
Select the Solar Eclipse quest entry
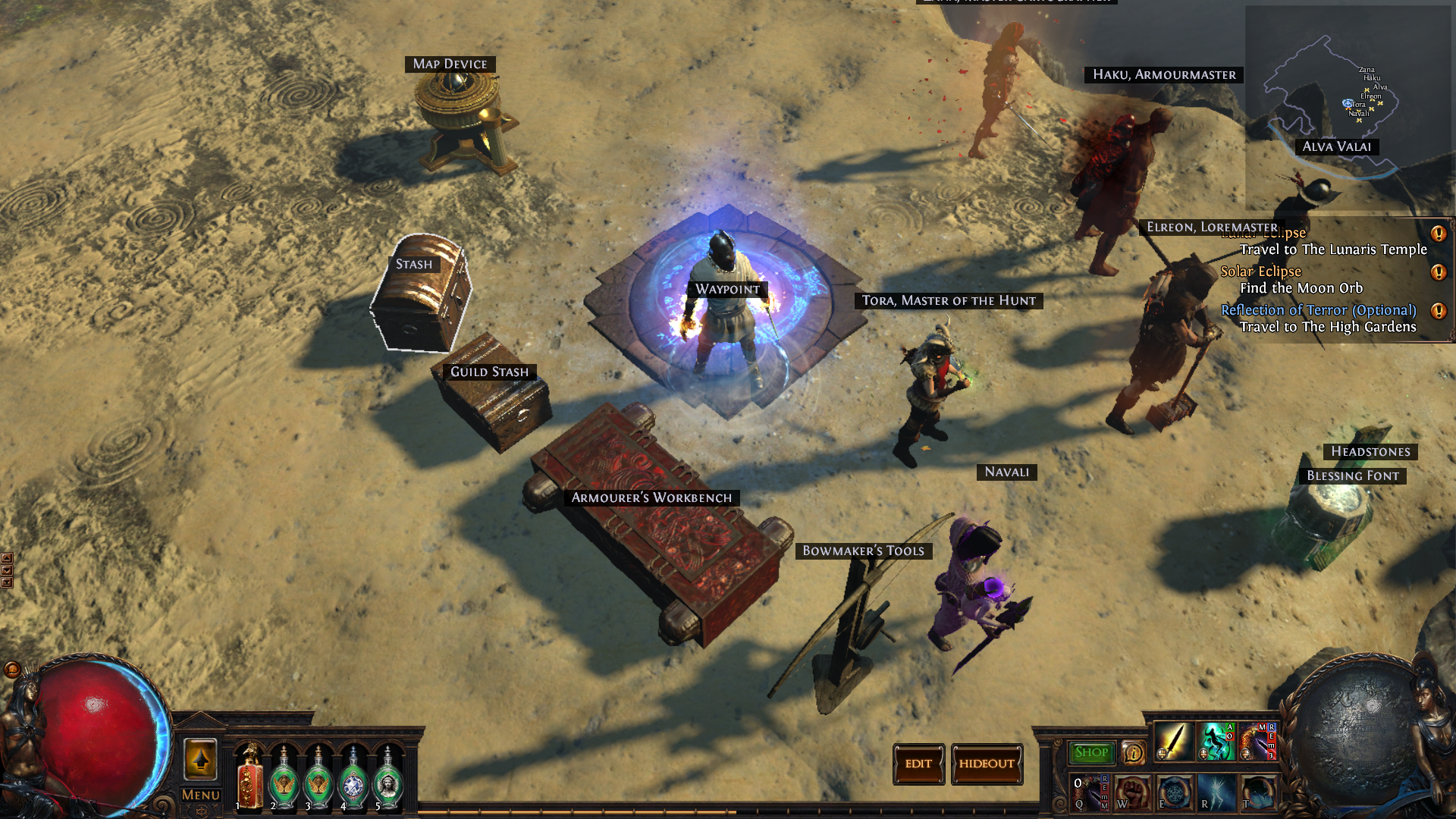1260,271
